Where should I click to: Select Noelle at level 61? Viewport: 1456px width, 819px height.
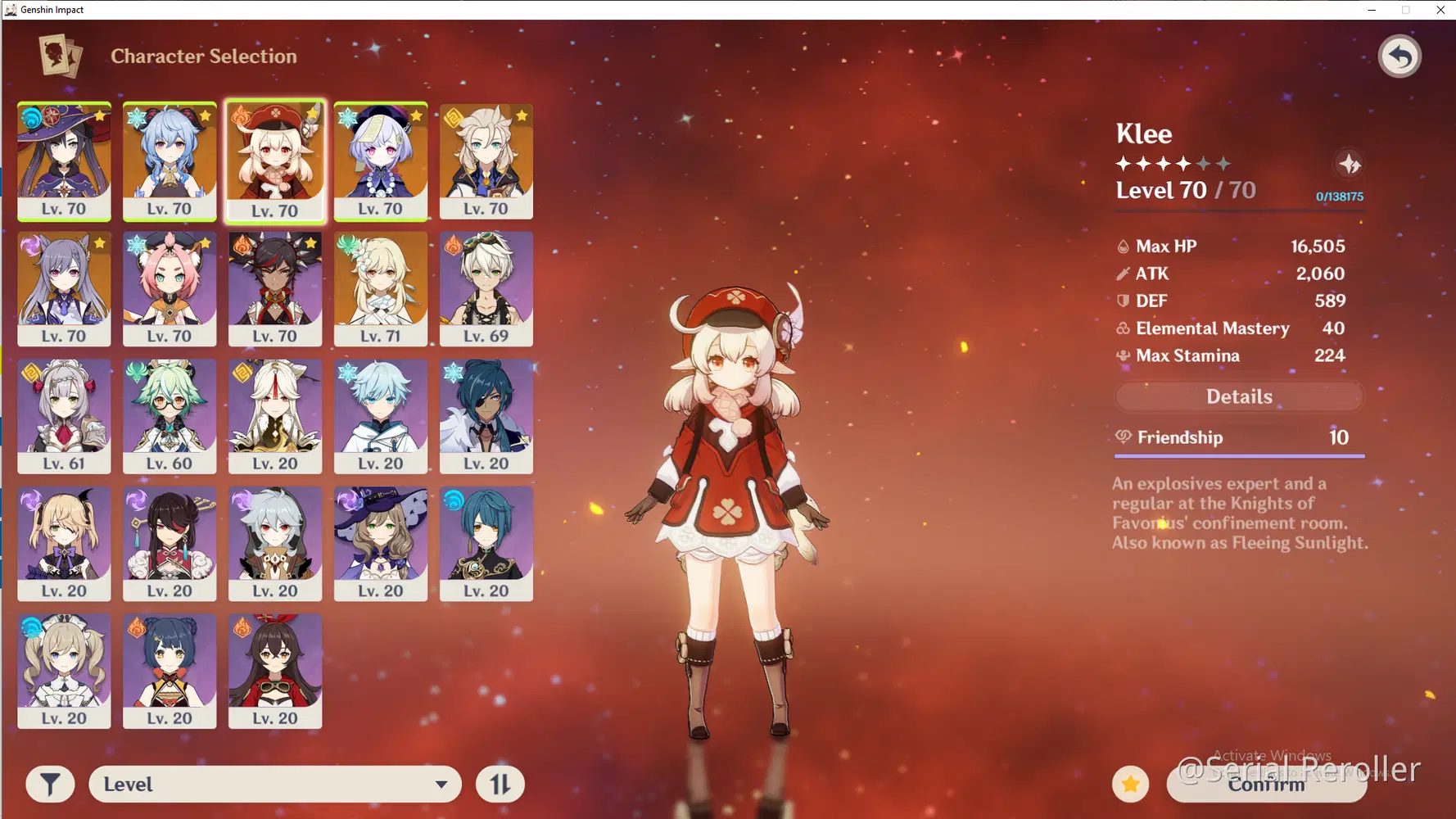[64, 416]
